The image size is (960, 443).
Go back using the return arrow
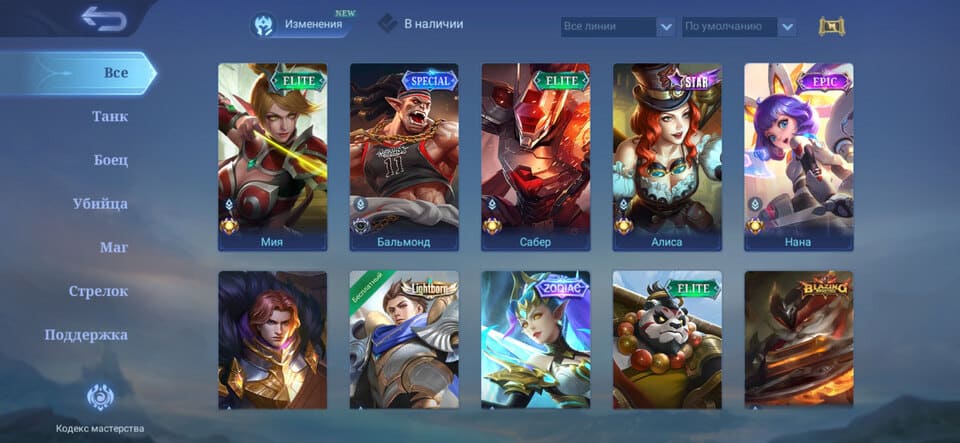click(x=103, y=17)
